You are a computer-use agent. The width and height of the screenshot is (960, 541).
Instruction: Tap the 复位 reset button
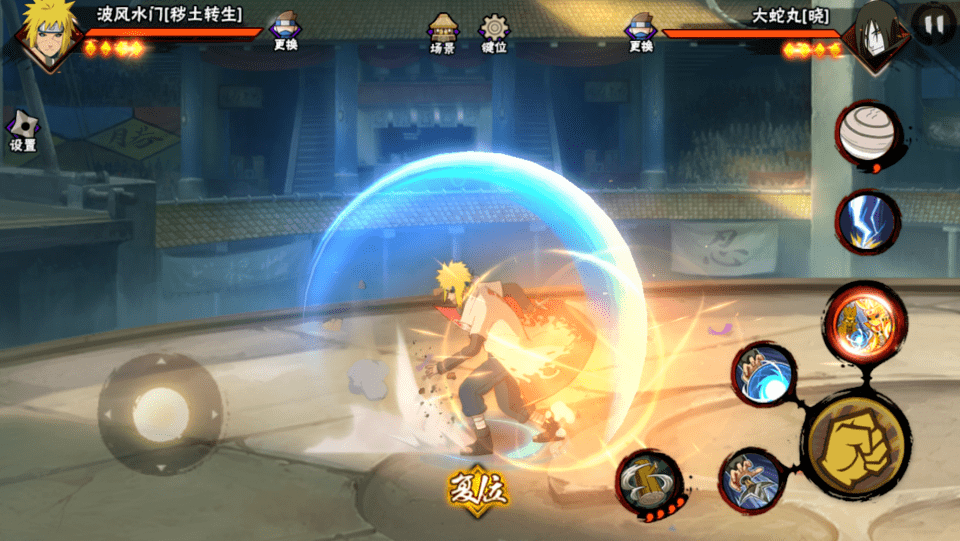point(479,487)
